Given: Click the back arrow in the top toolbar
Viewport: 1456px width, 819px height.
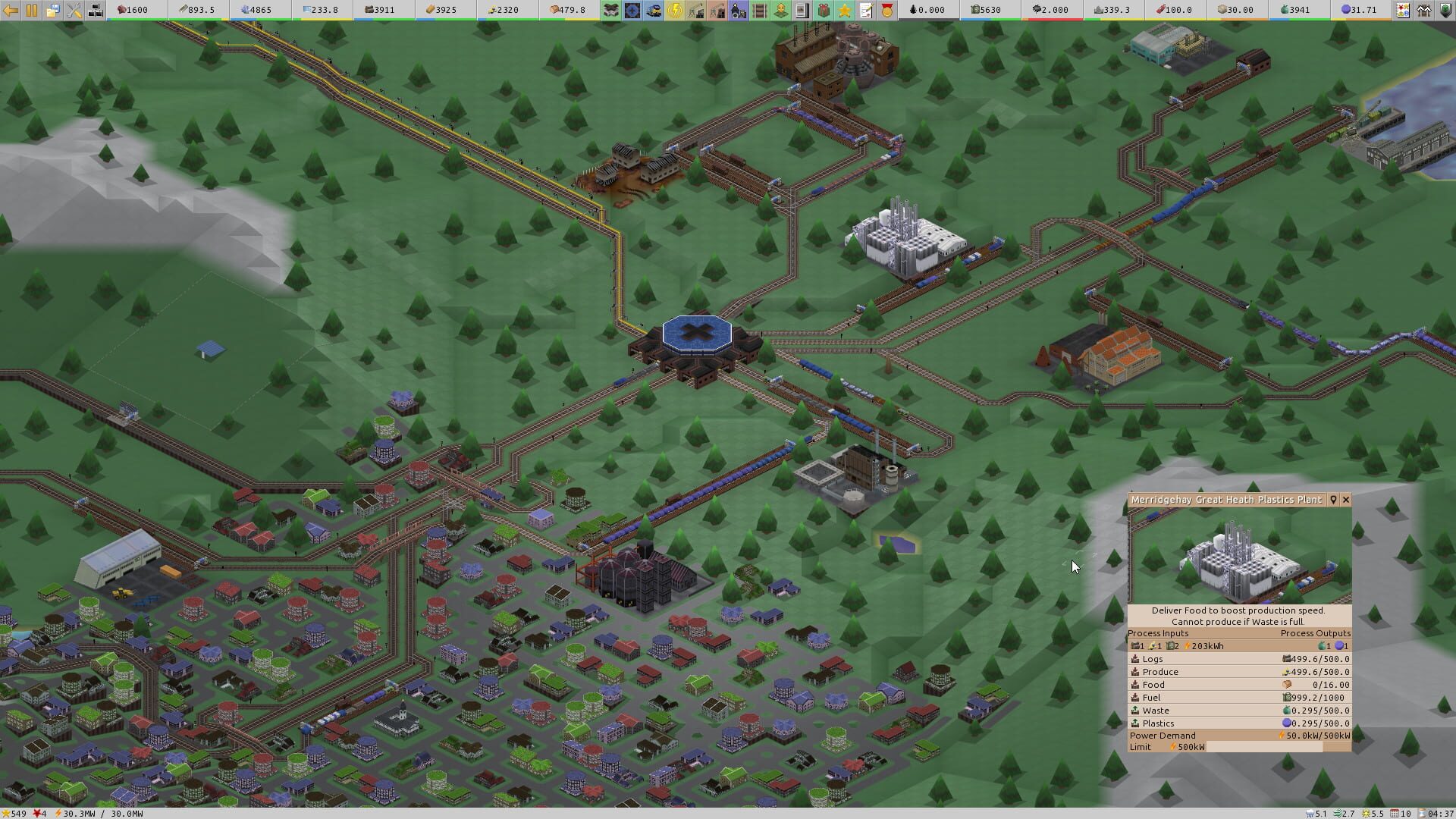Looking at the screenshot, I should (11, 10).
